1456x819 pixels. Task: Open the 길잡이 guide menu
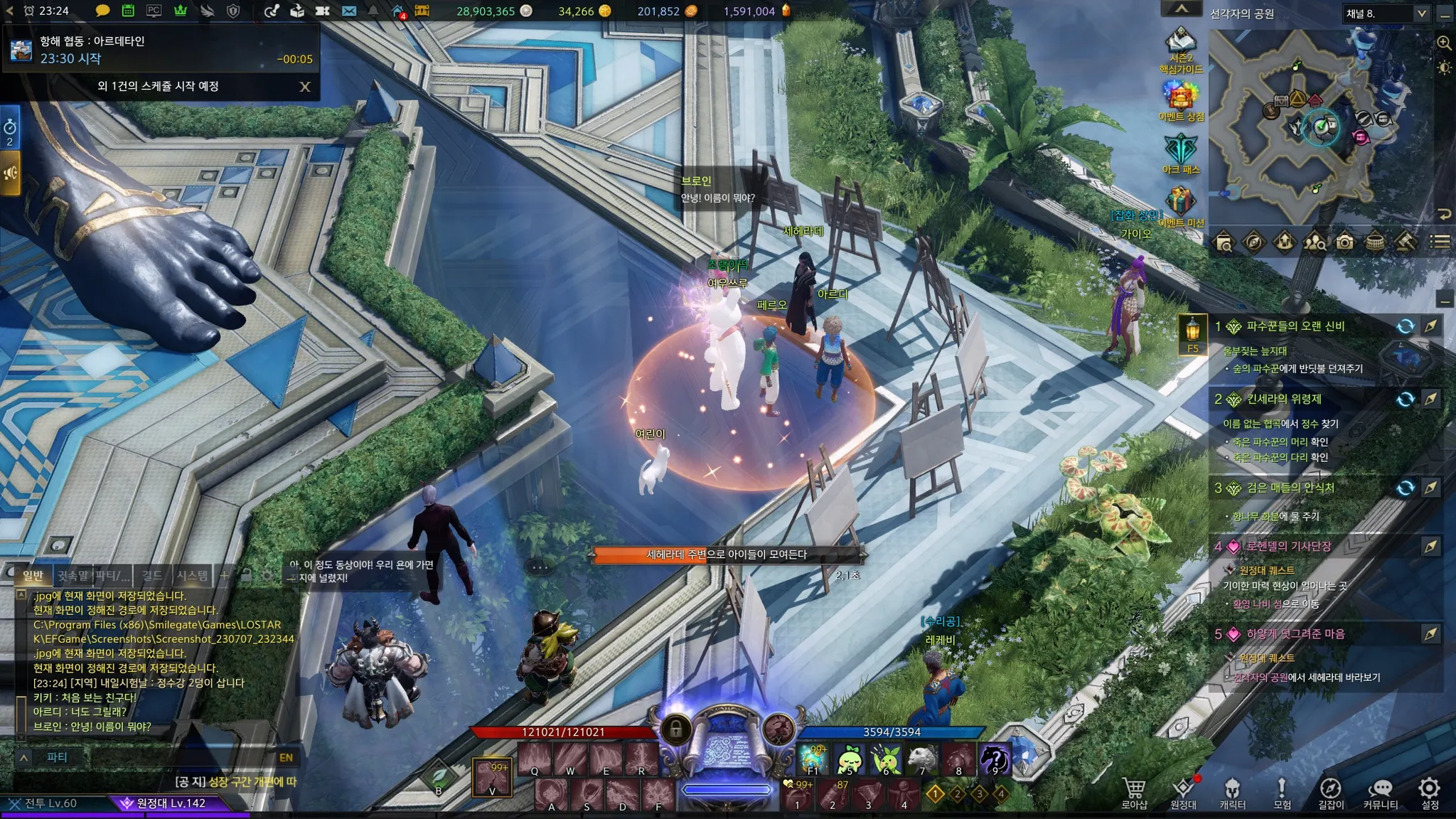click(x=1331, y=793)
